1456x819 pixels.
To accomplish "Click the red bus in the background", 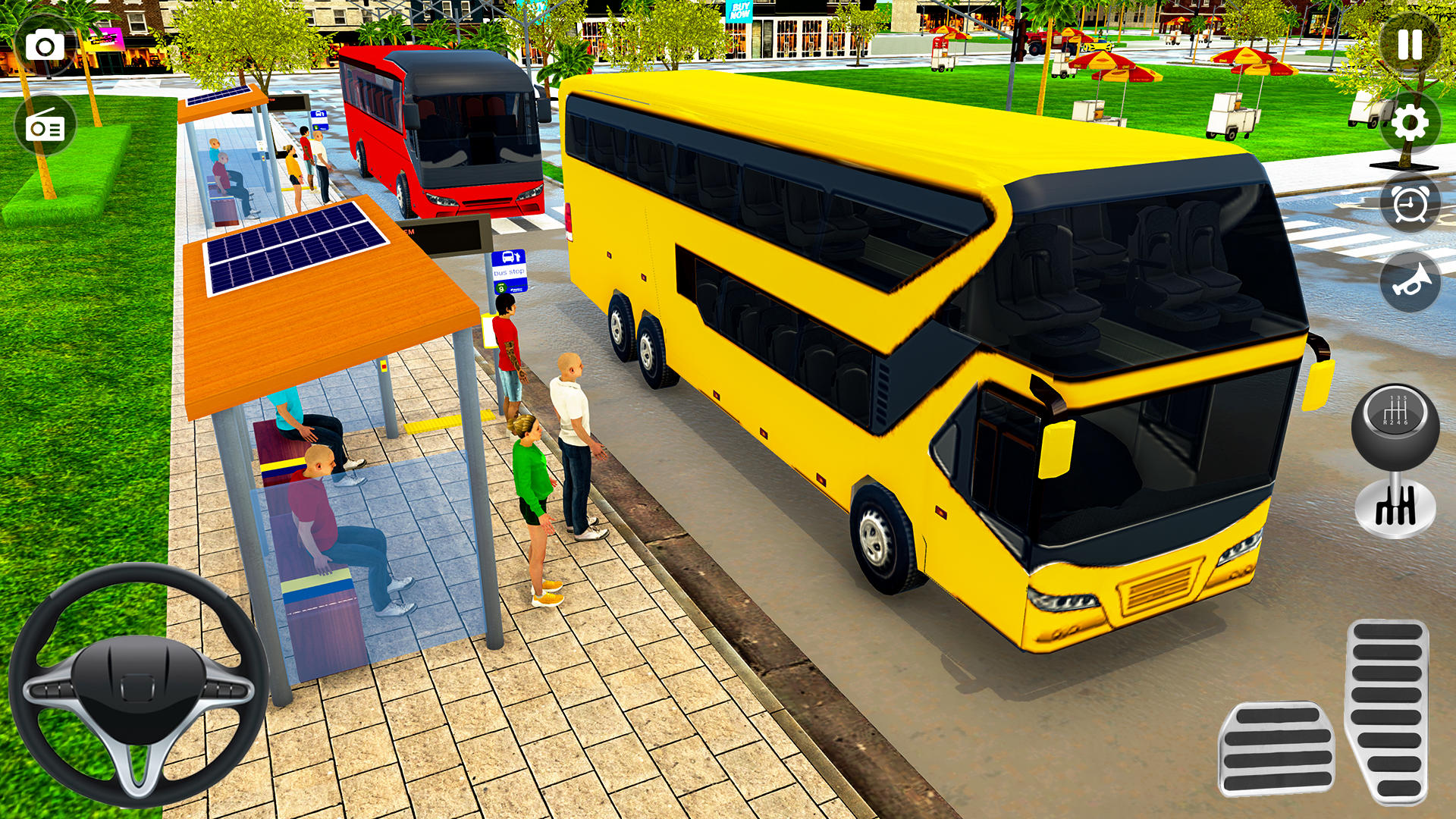I will 440,129.
